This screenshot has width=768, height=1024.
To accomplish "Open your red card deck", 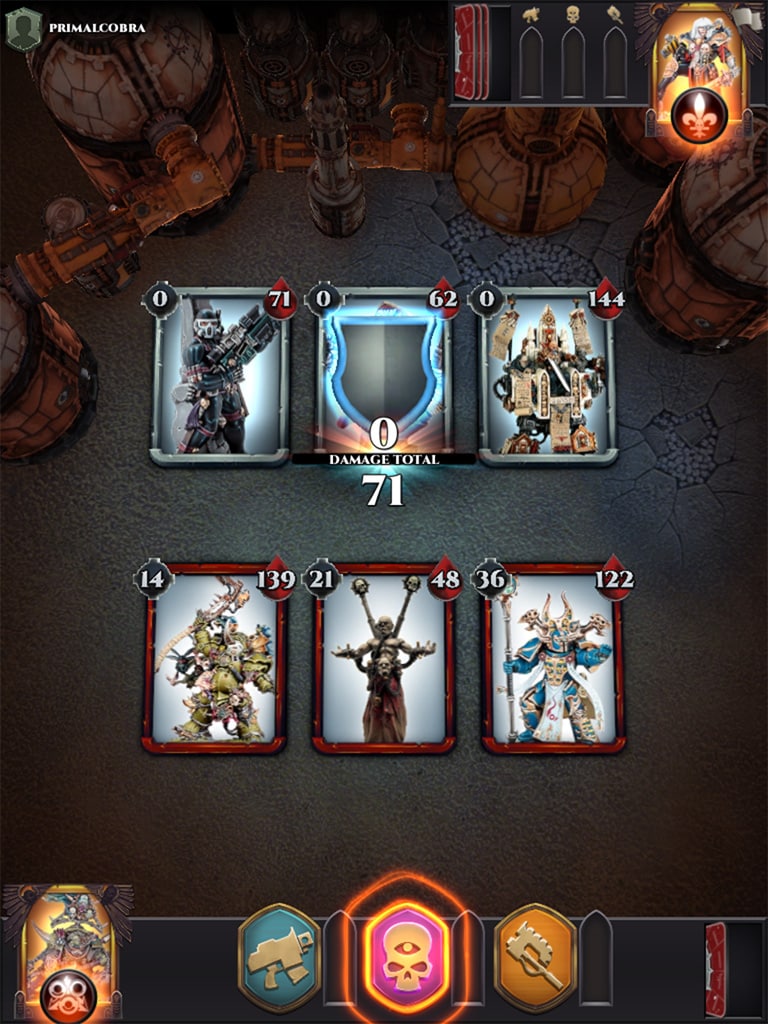I will (x=716, y=968).
